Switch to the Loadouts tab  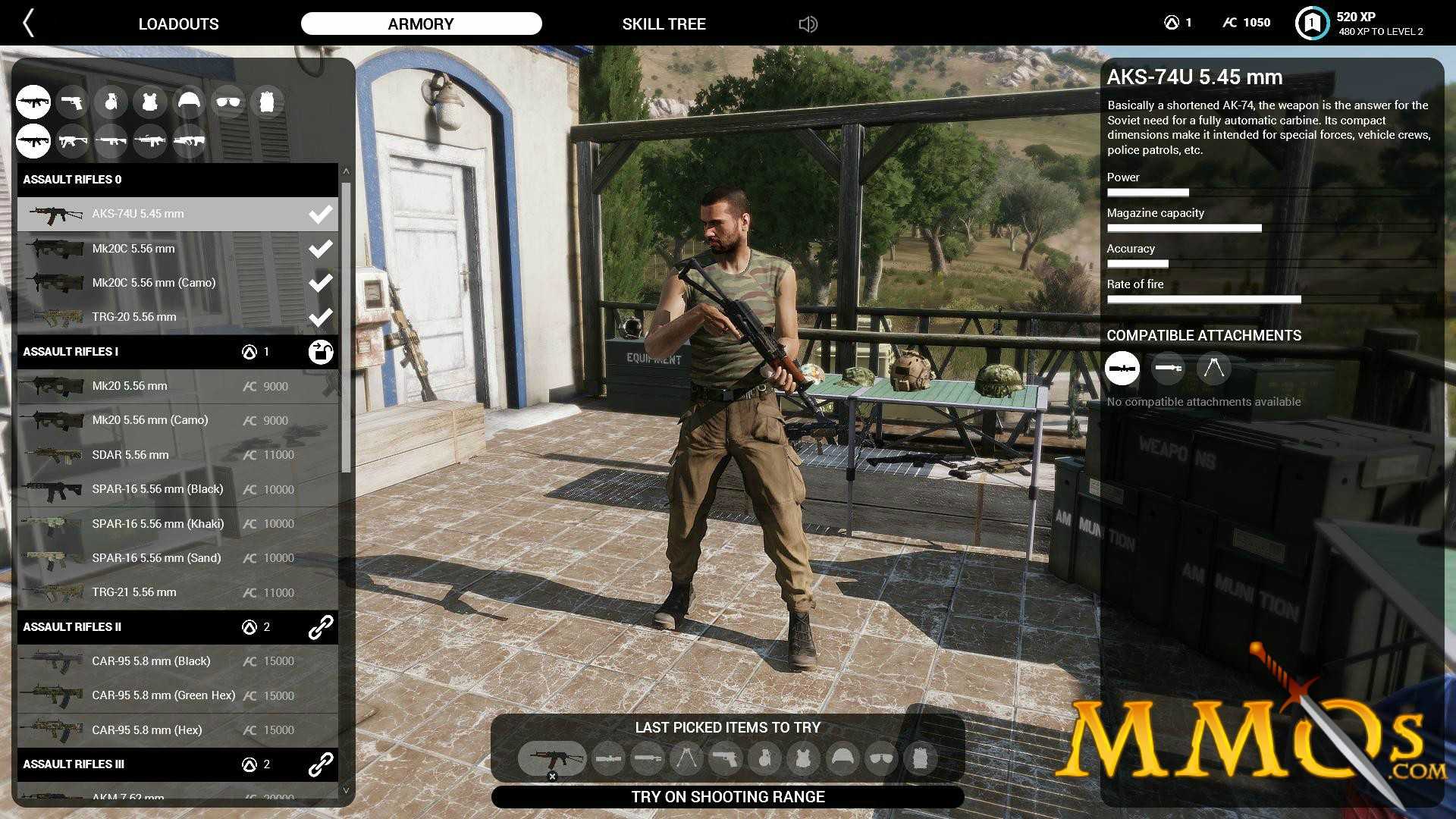point(178,24)
